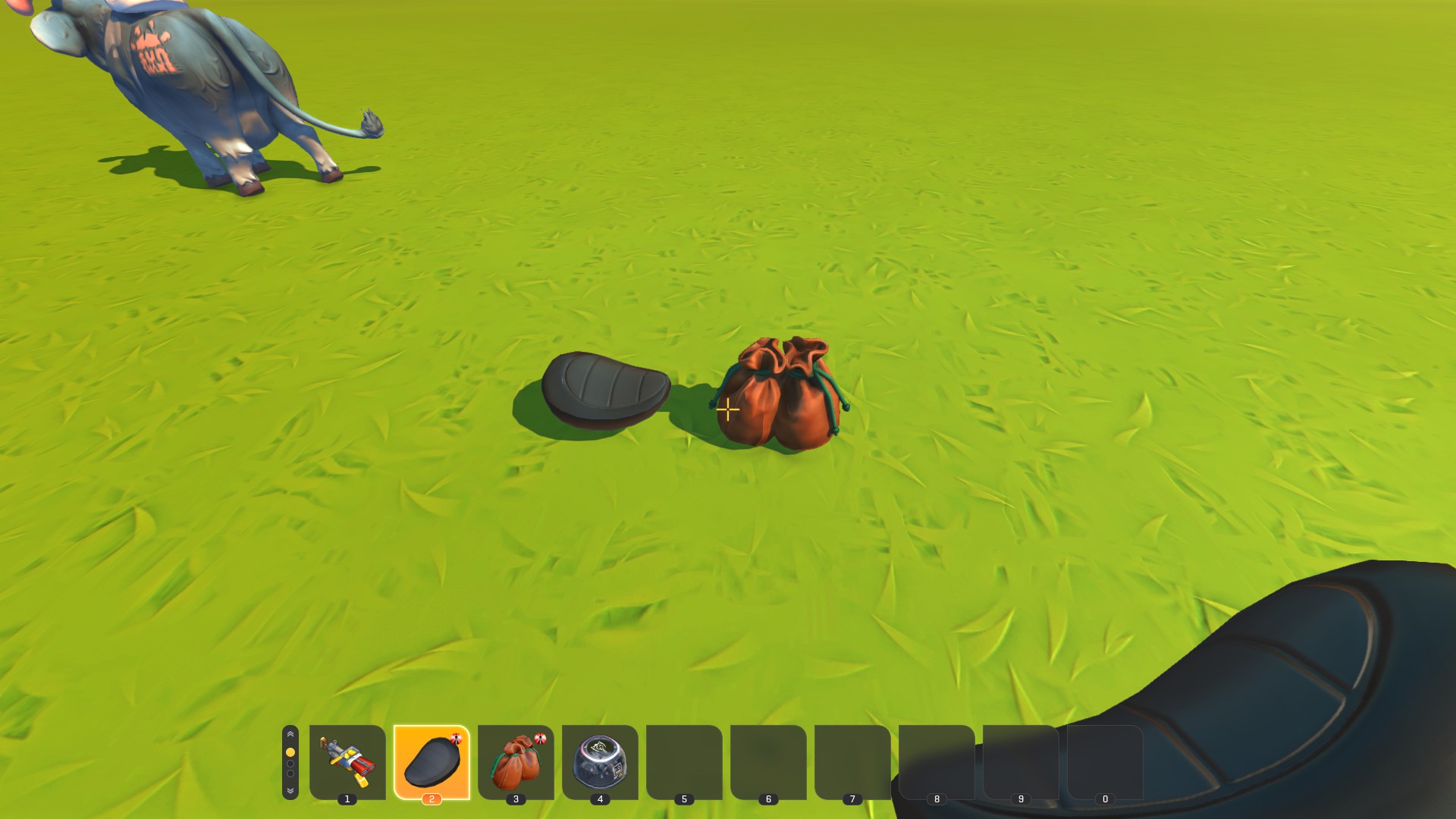The width and height of the screenshot is (1456, 819).
Task: Select the black saddle seat hotbar slot
Action: pos(431,761)
